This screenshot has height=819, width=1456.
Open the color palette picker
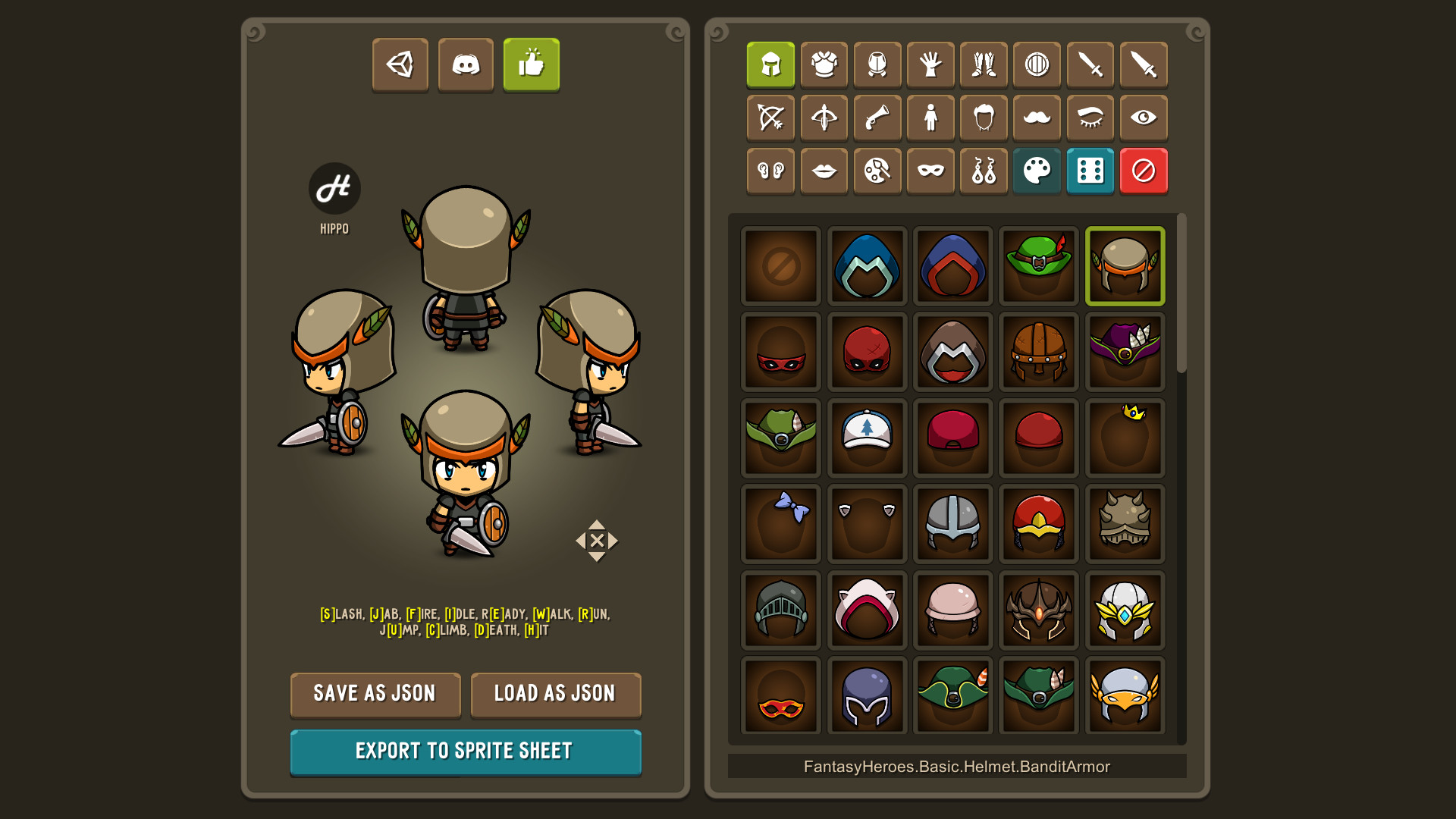[x=1037, y=171]
